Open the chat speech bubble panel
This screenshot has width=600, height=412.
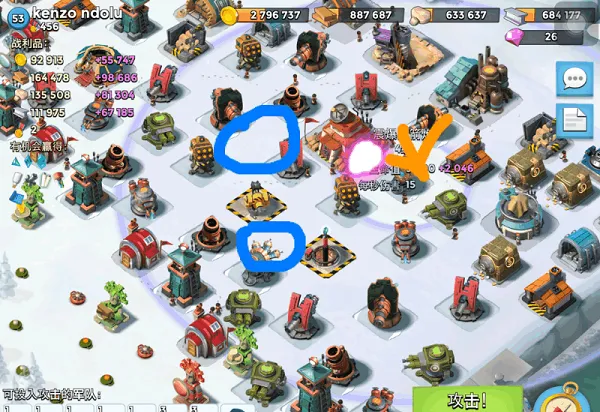pos(576,79)
